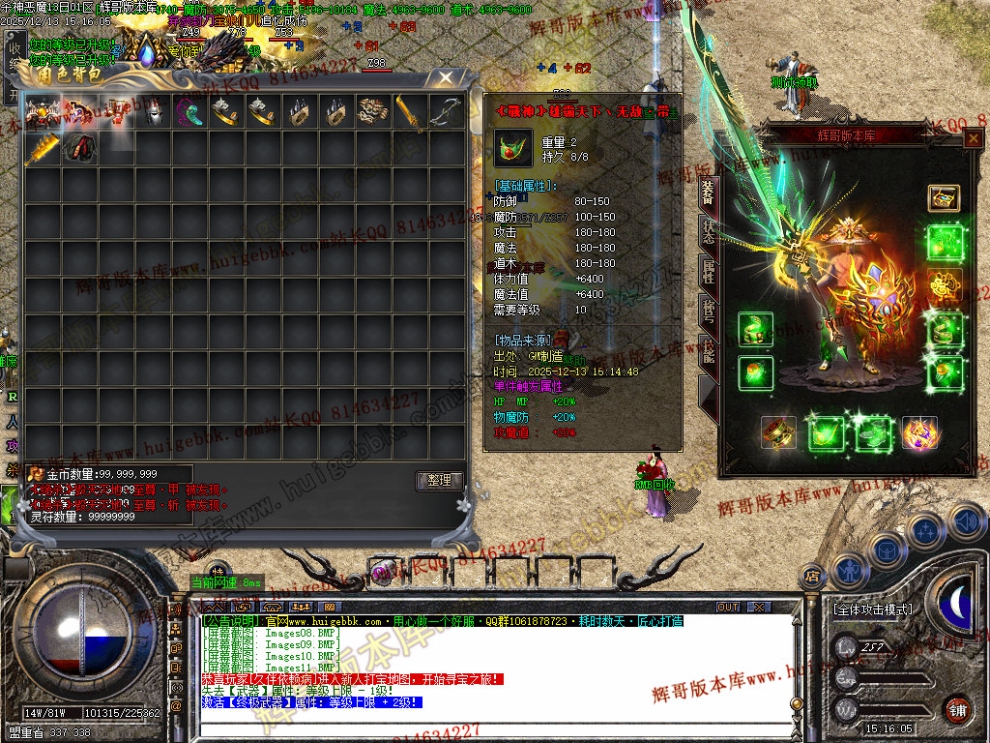Show the 属性 attributes tab
This screenshot has width=990, height=743.
point(707,271)
